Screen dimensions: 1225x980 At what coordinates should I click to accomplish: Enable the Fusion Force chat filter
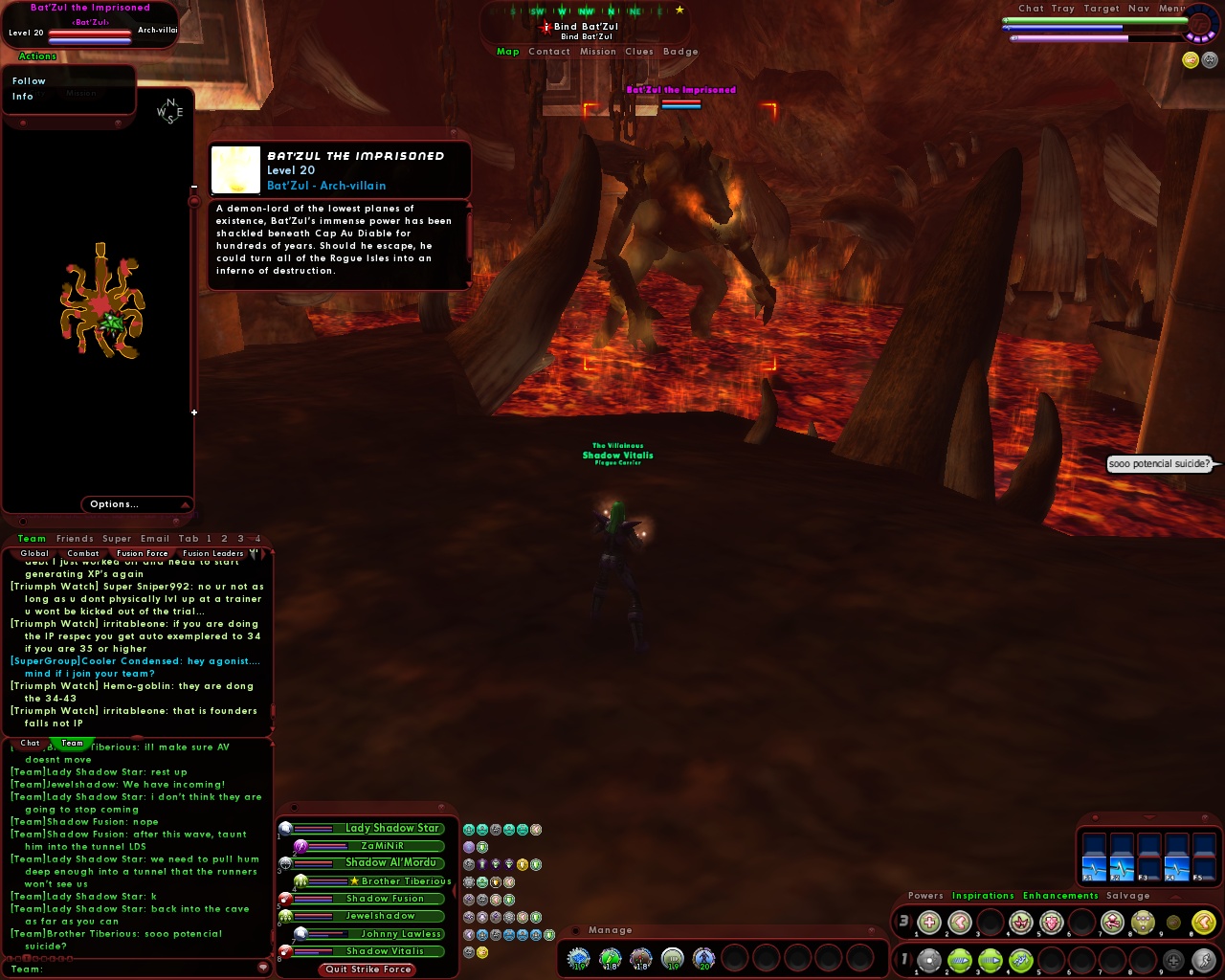pyautogui.click(x=142, y=553)
